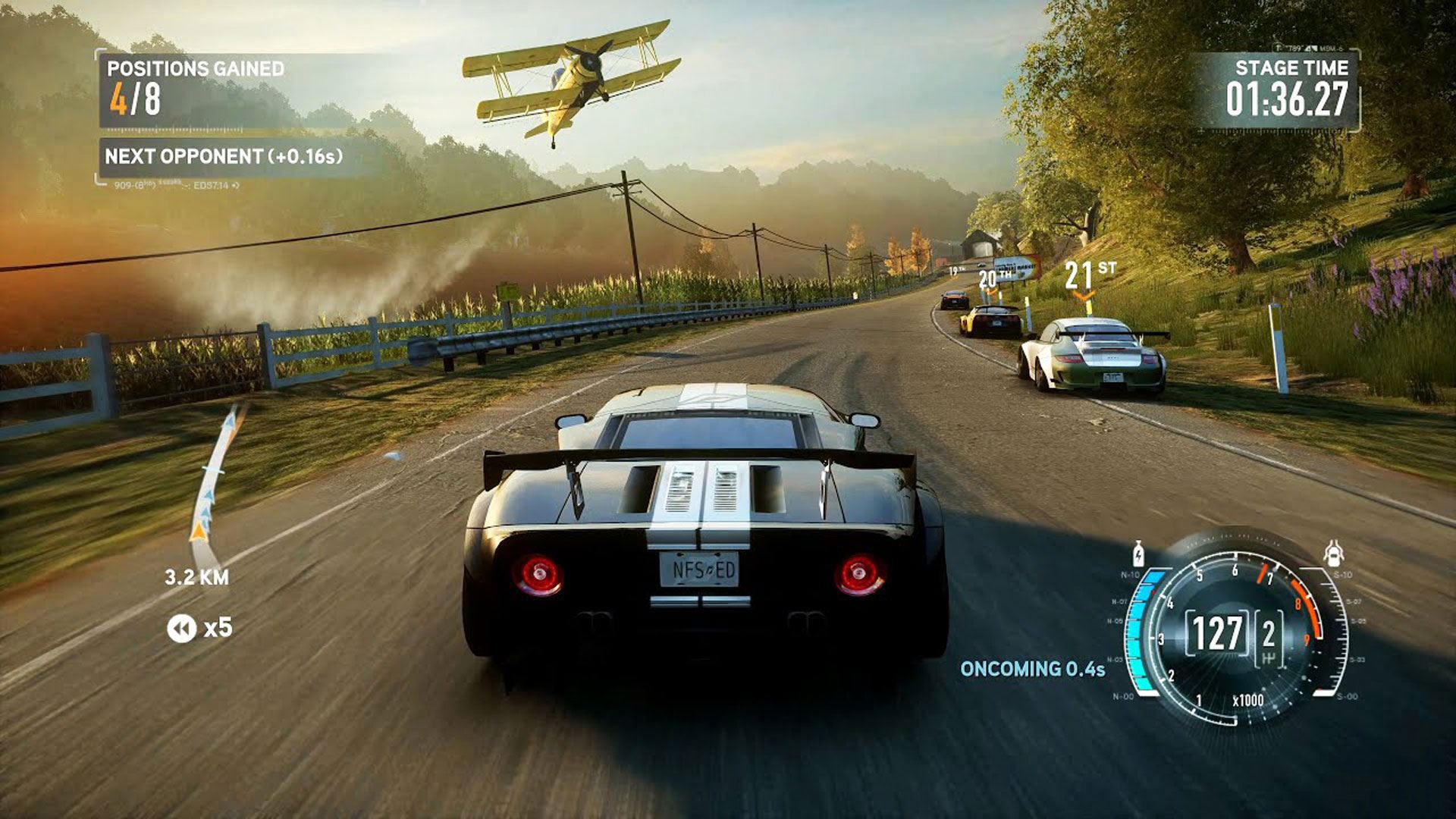Click the nitrous bottle icon
1456x819 pixels.
coord(1137,554)
